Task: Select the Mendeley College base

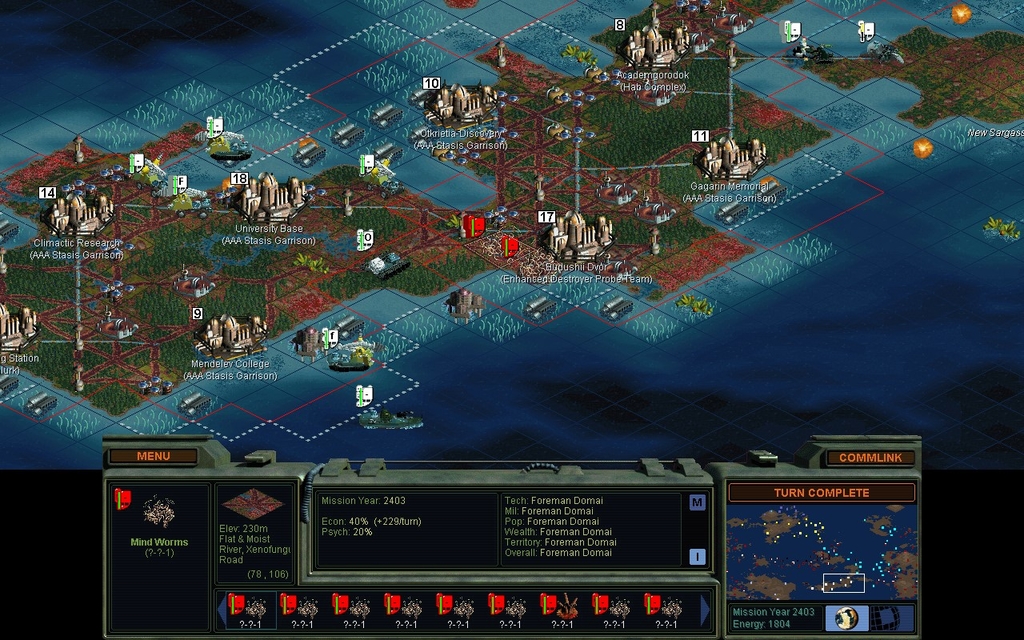Action: coord(230,332)
